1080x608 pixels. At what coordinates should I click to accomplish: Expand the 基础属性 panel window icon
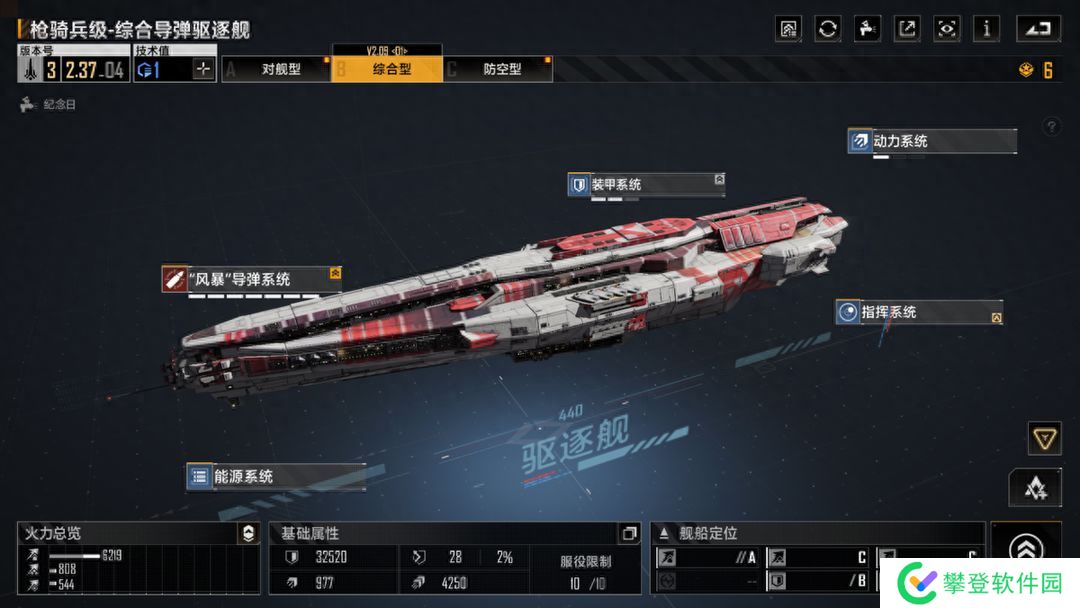tap(629, 534)
